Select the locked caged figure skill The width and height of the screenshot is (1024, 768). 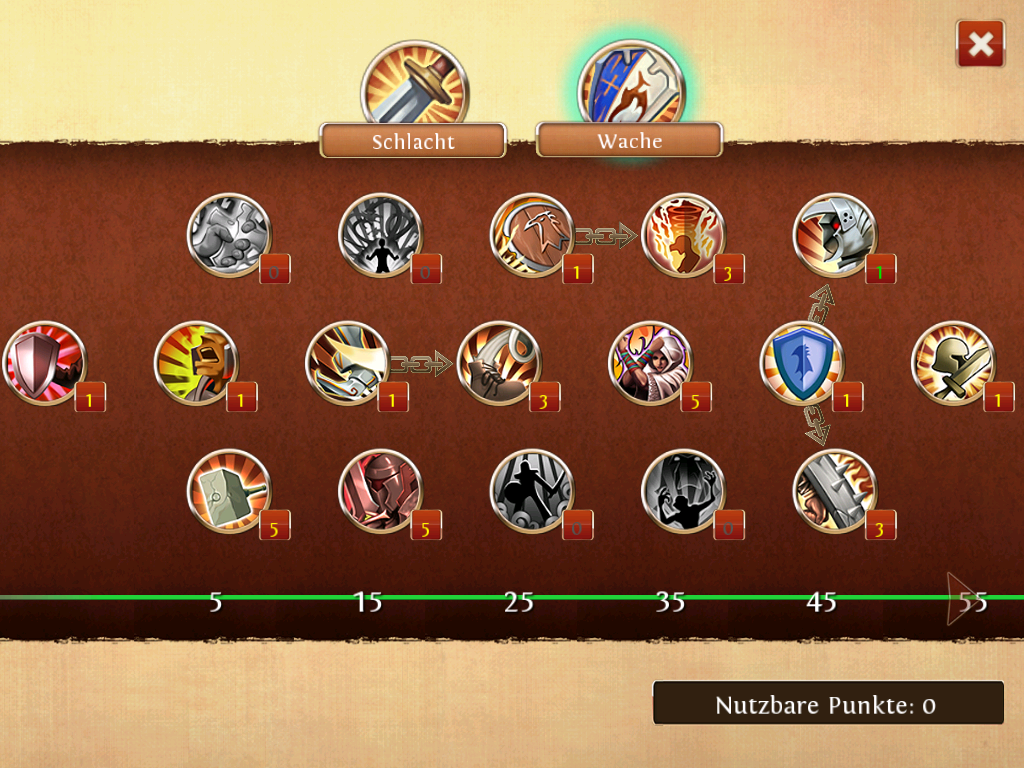(380, 235)
